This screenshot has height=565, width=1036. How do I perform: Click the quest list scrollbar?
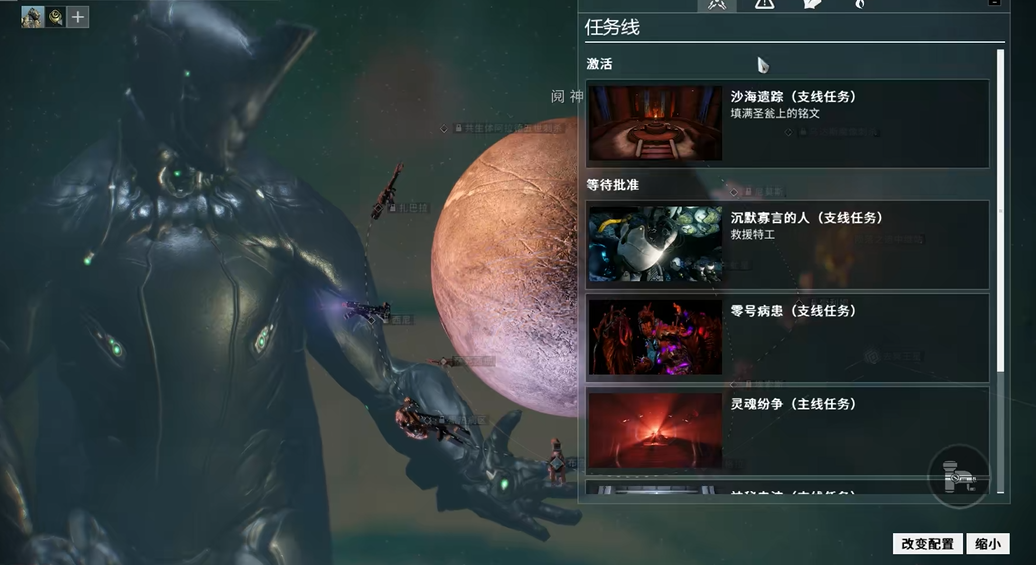pos(1000,210)
